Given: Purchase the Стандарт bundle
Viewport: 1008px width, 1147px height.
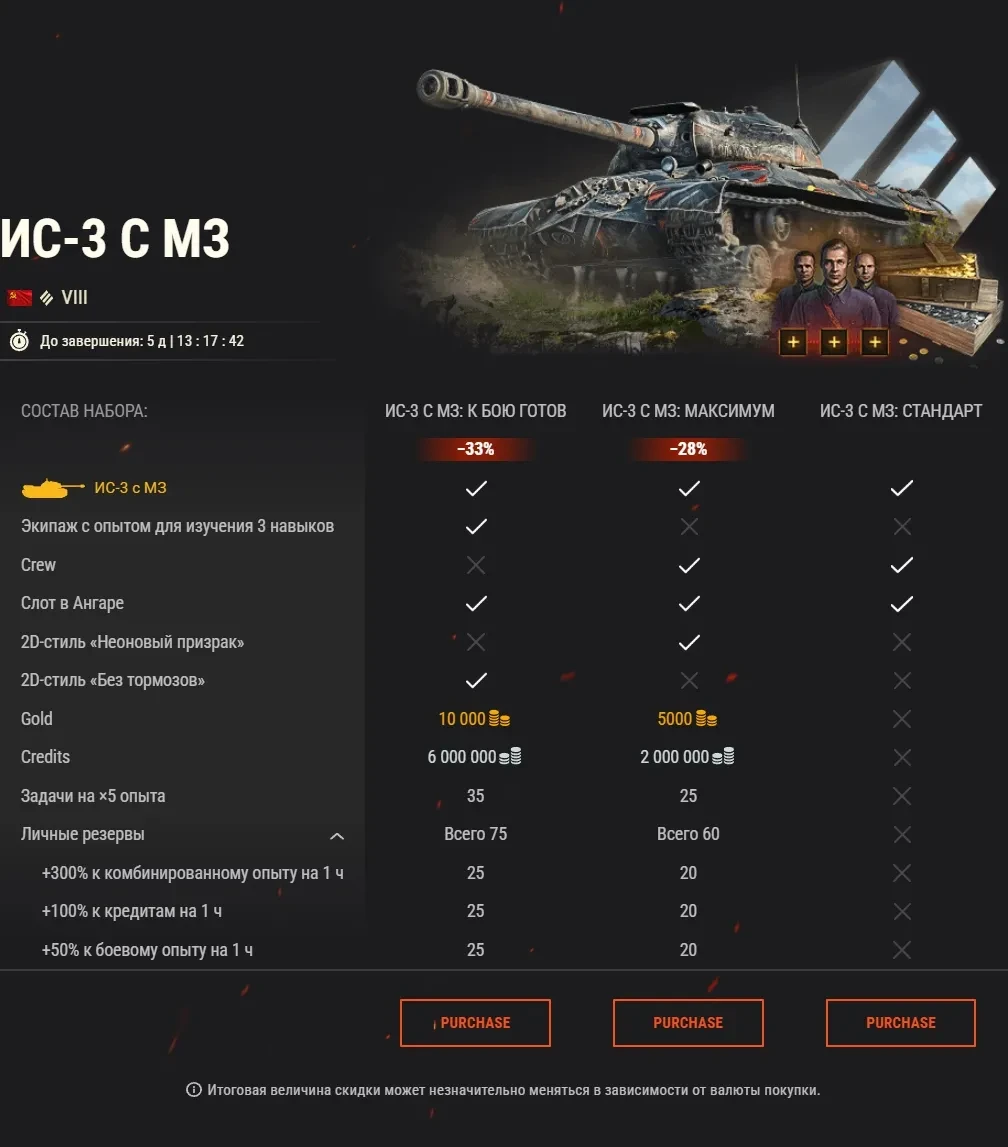Looking at the screenshot, I should pos(900,1022).
